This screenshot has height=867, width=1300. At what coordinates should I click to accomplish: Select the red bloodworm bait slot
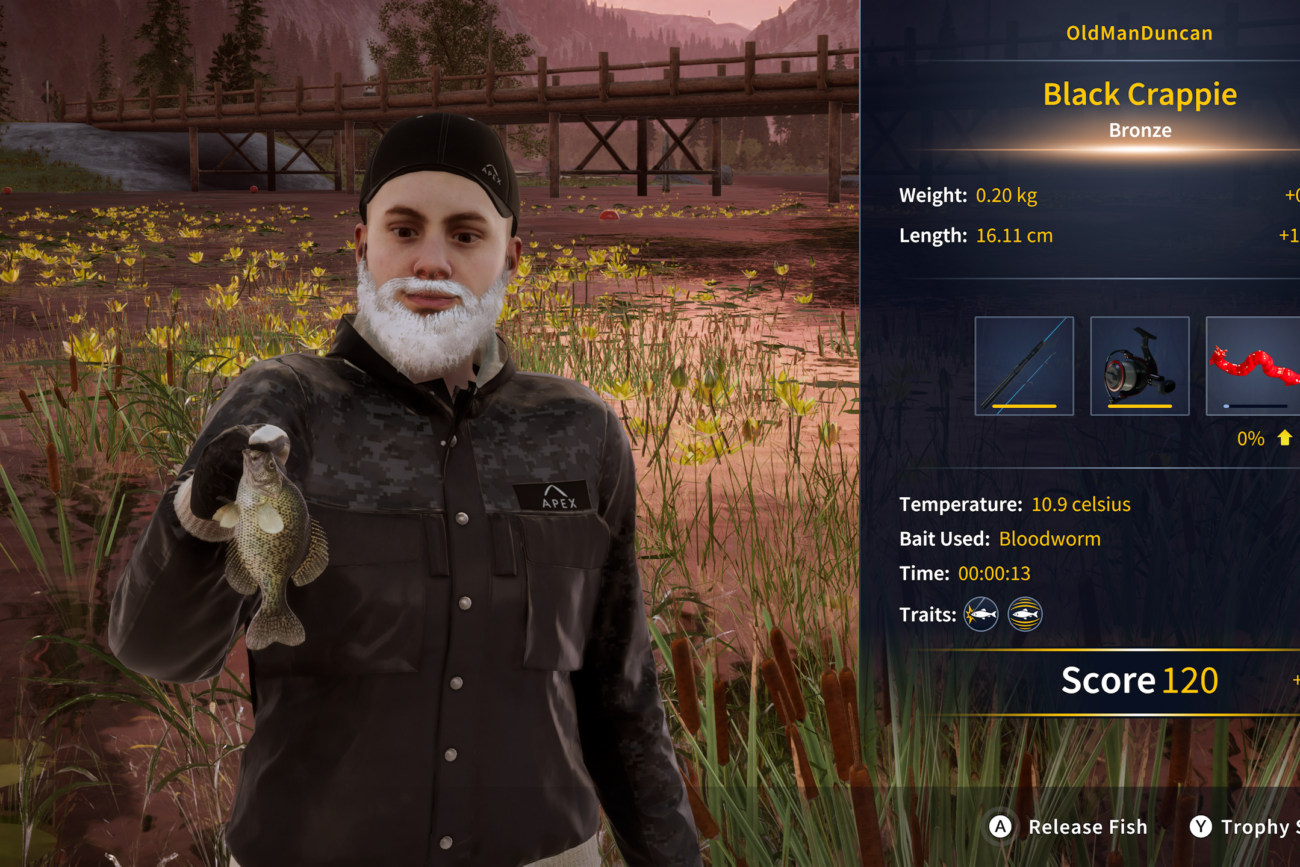point(1254,366)
